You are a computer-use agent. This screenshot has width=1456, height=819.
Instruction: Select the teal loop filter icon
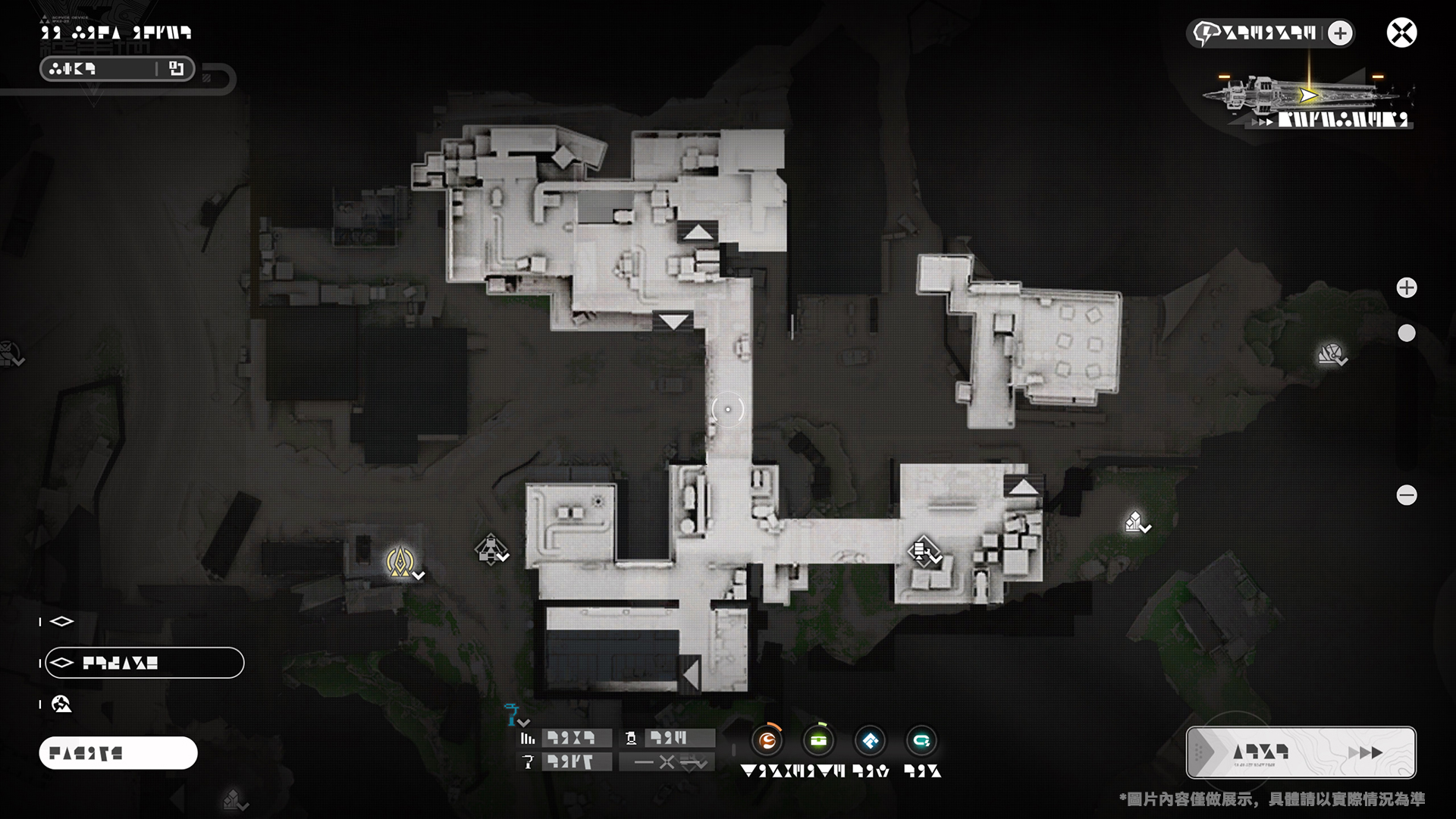click(921, 741)
